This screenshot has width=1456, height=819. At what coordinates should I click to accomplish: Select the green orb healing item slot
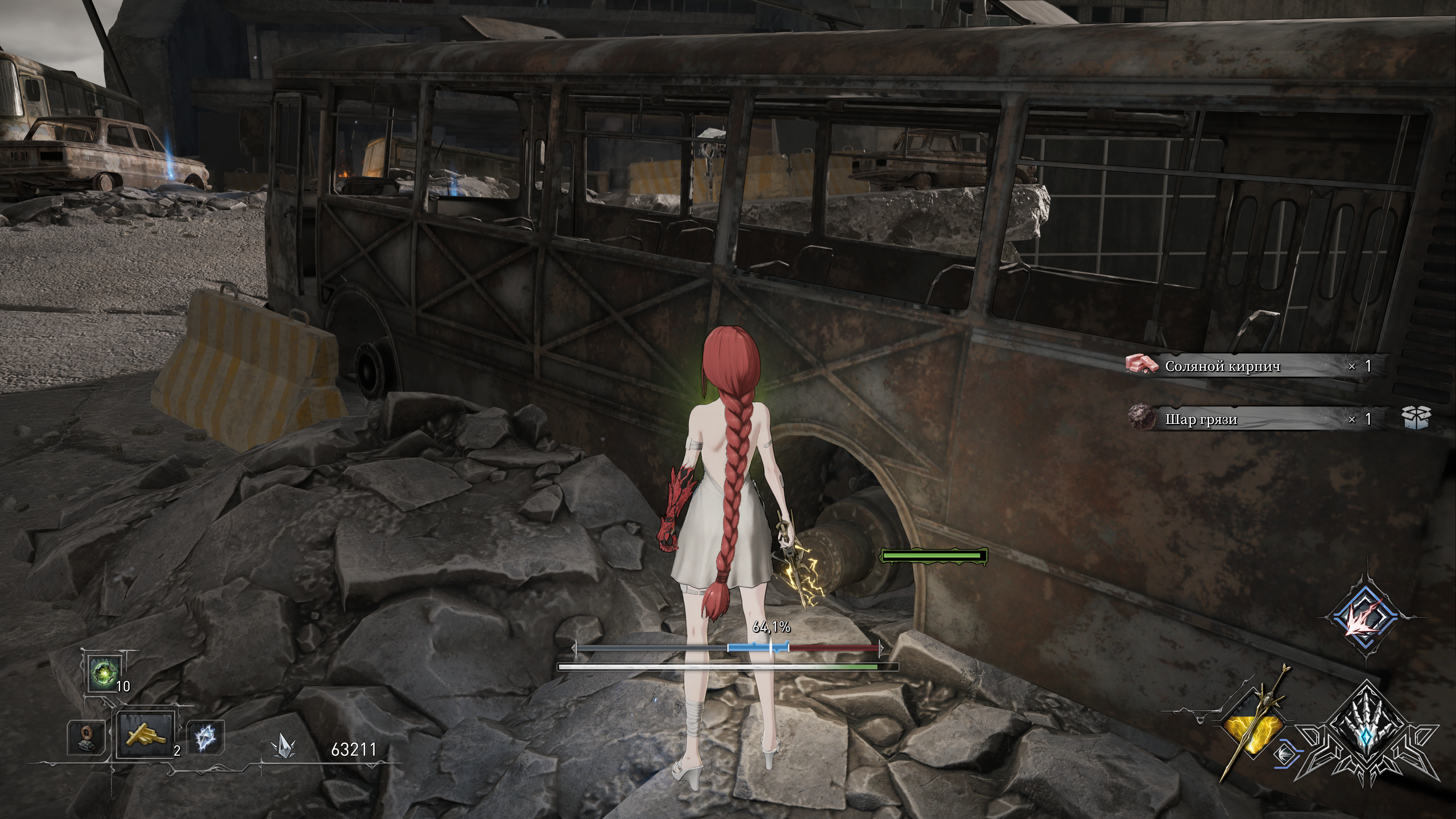(105, 673)
